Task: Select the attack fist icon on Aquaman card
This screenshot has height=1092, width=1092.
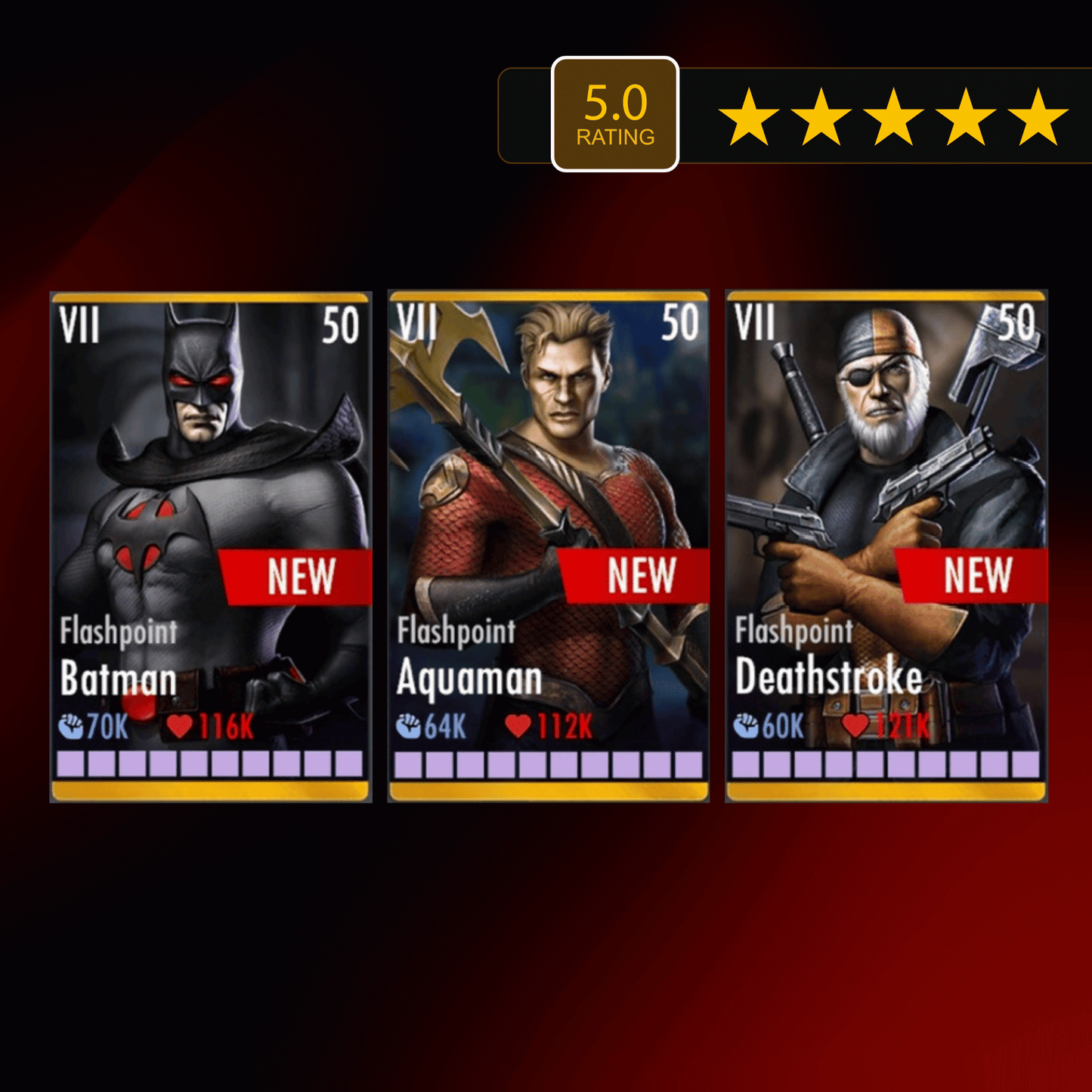Action: [408, 727]
